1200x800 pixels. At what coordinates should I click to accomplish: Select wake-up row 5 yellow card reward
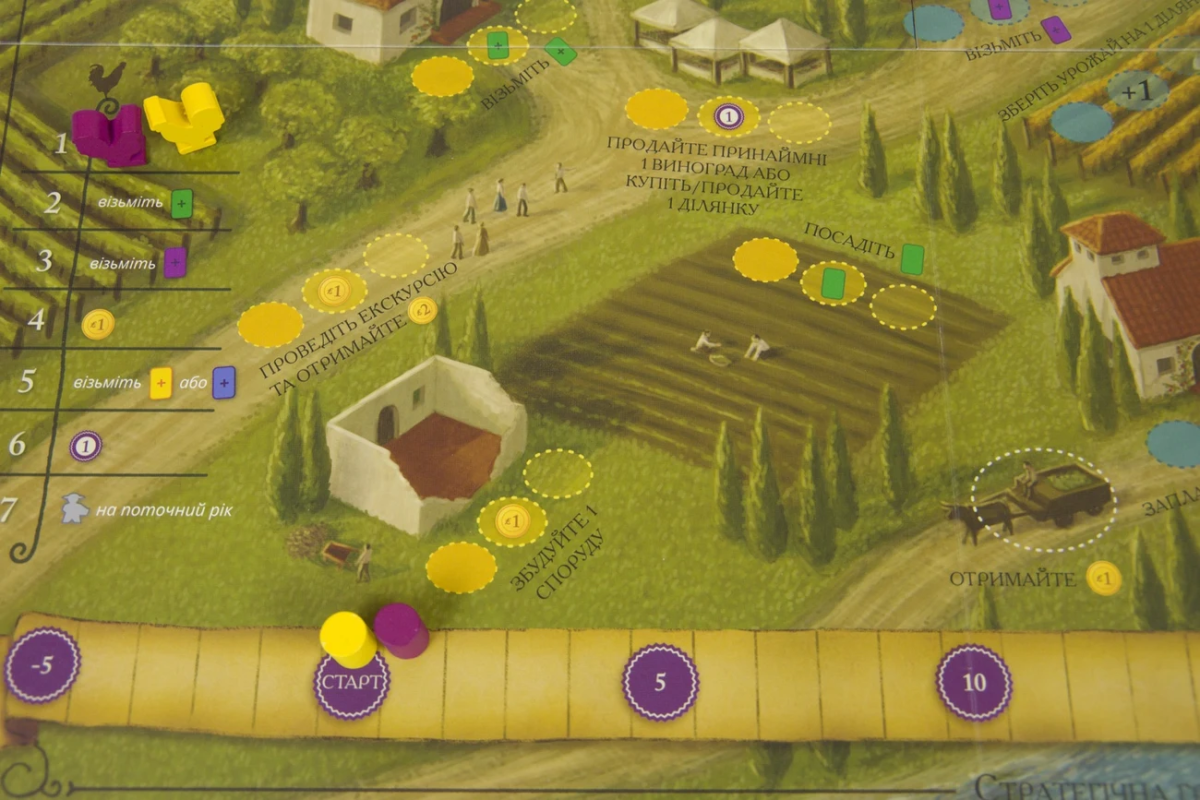pyautogui.click(x=160, y=383)
